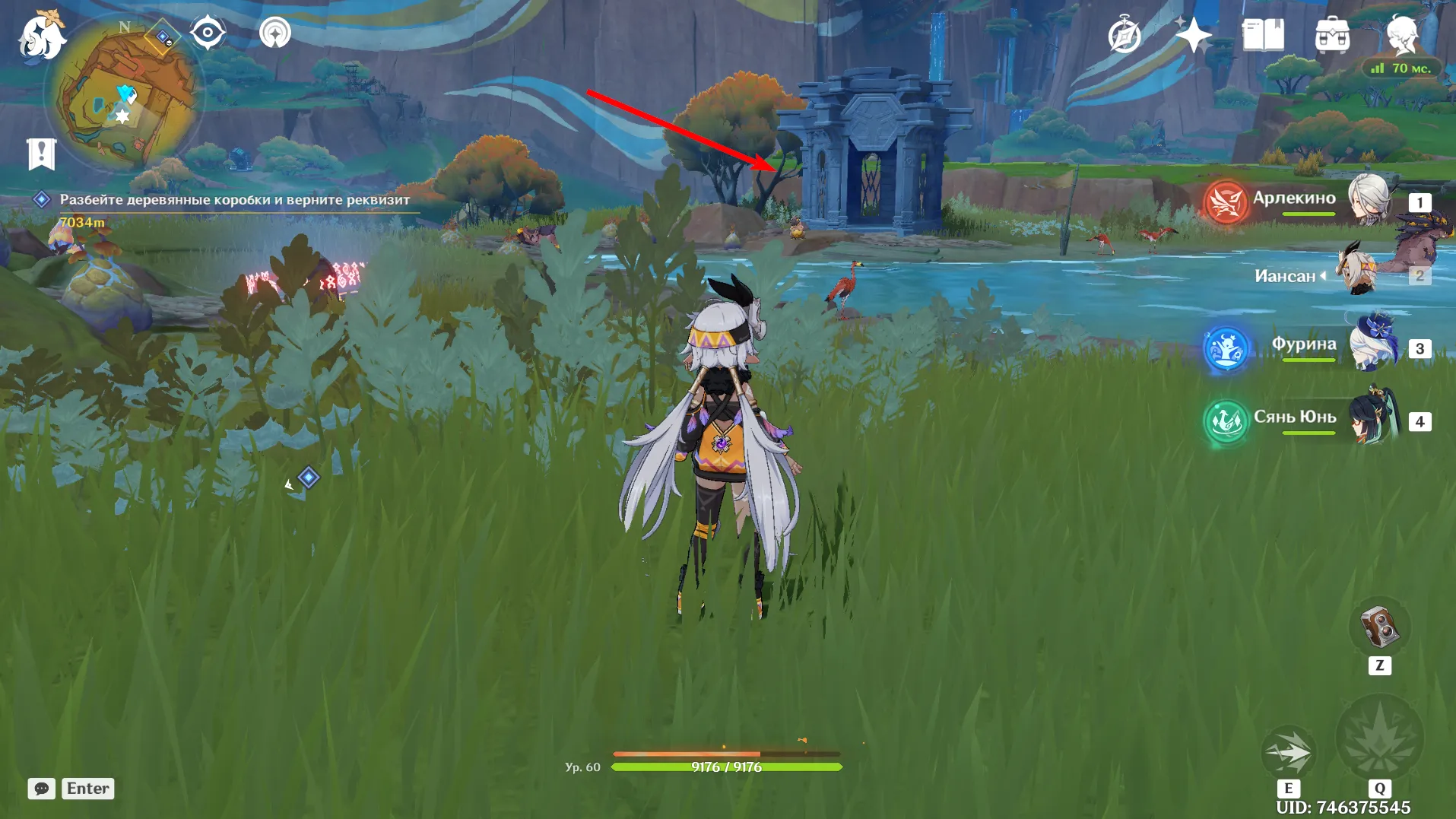The image size is (1456, 819).
Task: Open chat via the speech bubble icon
Action: [x=42, y=789]
